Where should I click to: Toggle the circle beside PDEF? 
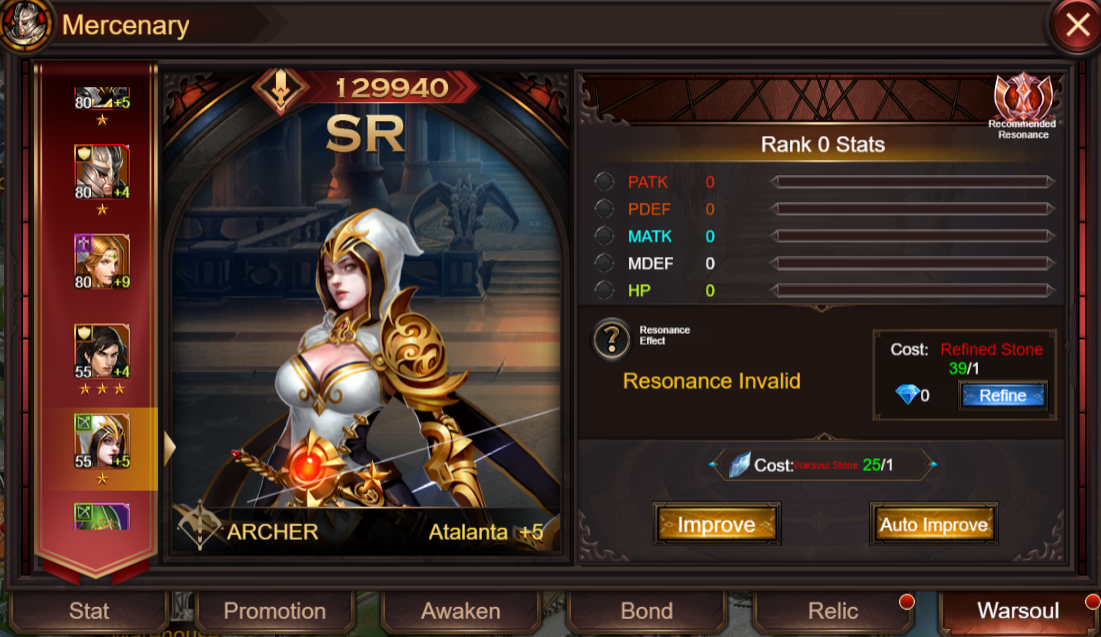pyautogui.click(x=604, y=209)
